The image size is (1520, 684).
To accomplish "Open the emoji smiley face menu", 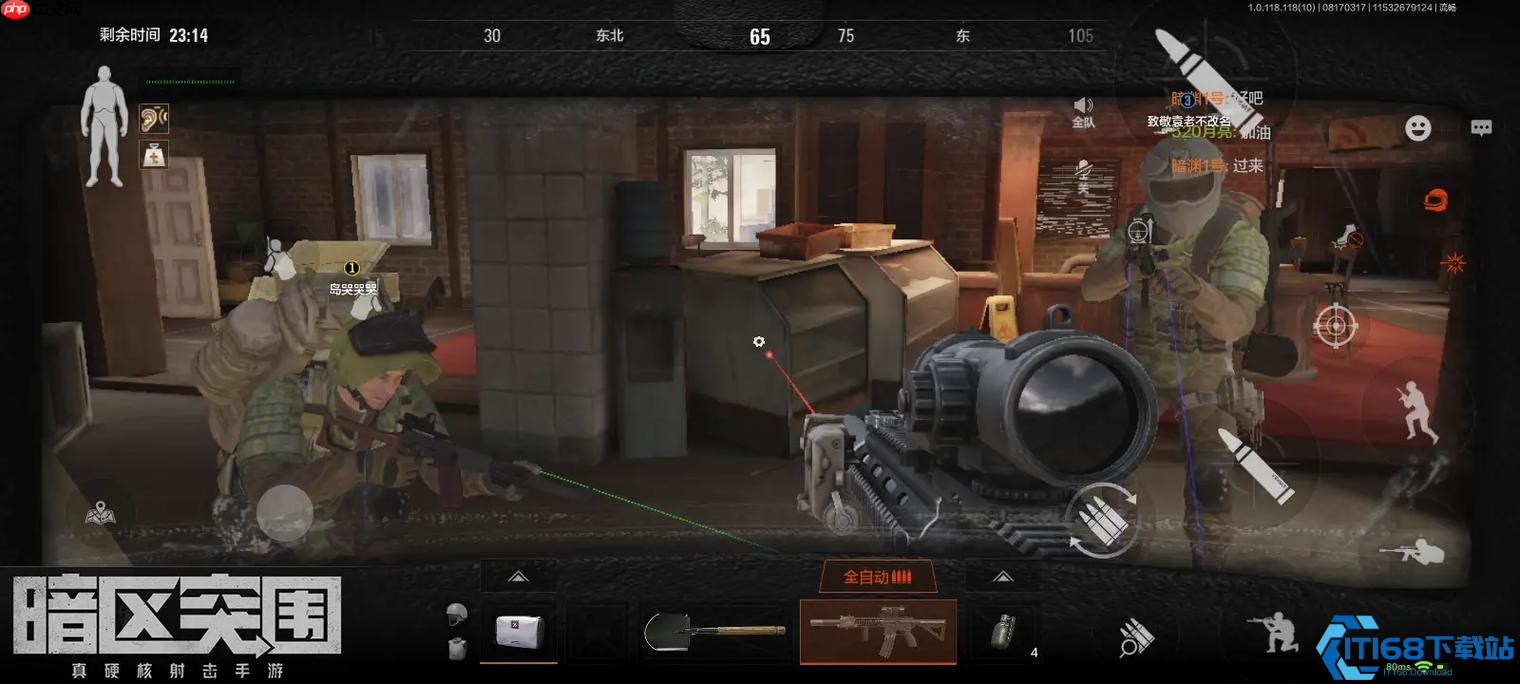I will click(x=1418, y=128).
